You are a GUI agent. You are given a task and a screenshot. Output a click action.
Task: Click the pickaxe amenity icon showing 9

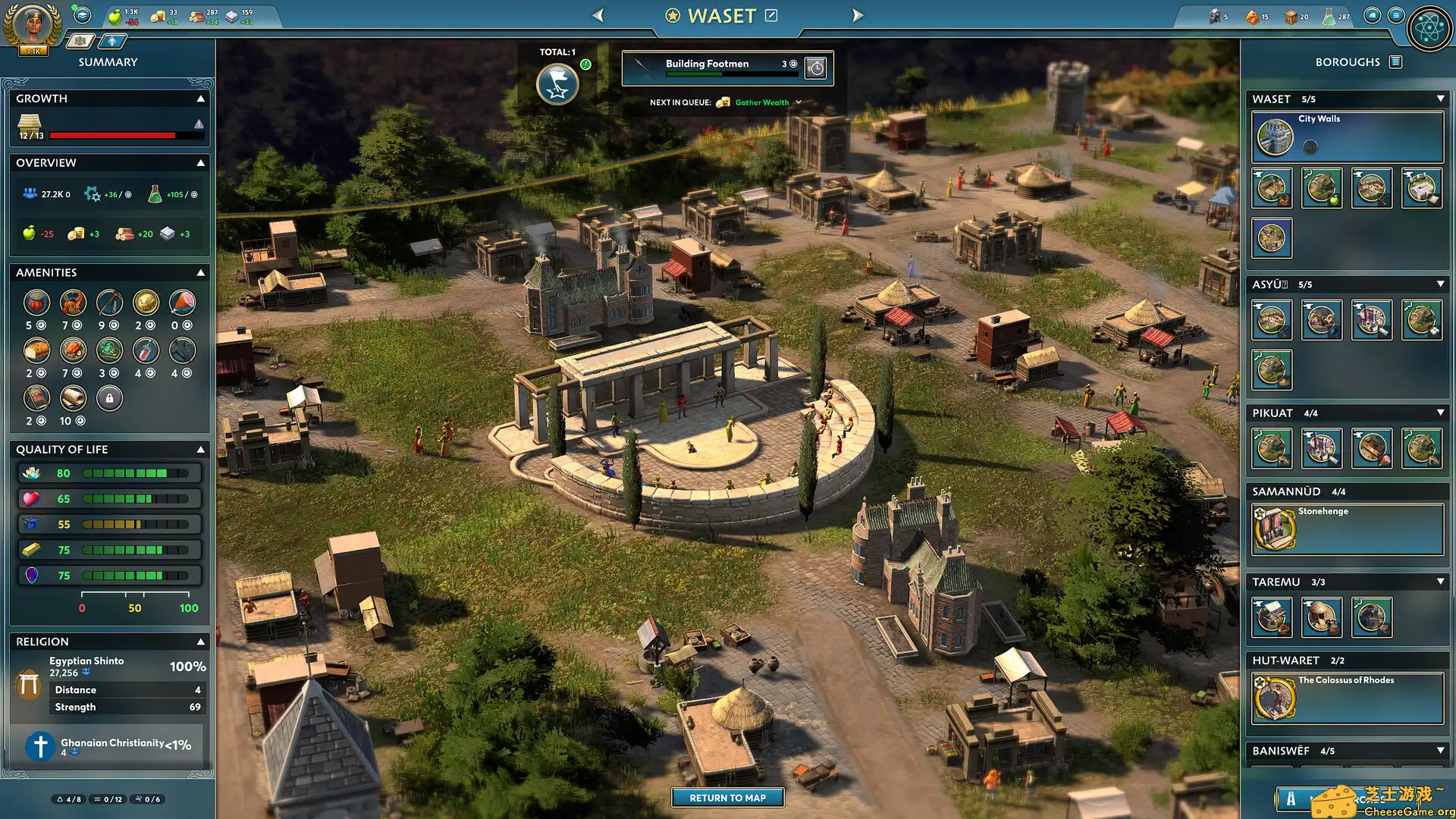click(109, 302)
